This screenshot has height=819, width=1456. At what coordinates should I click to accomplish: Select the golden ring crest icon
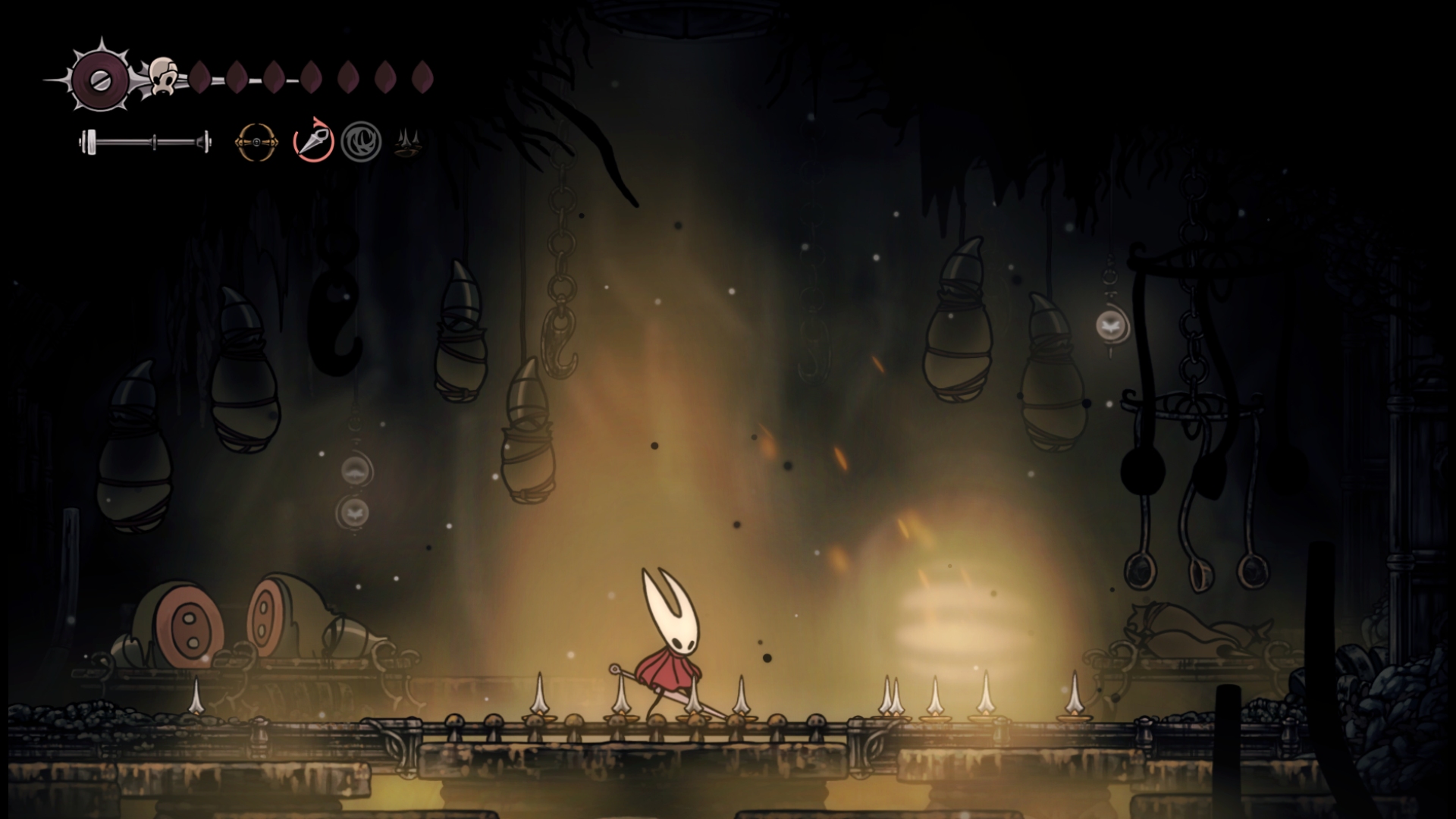[256, 142]
